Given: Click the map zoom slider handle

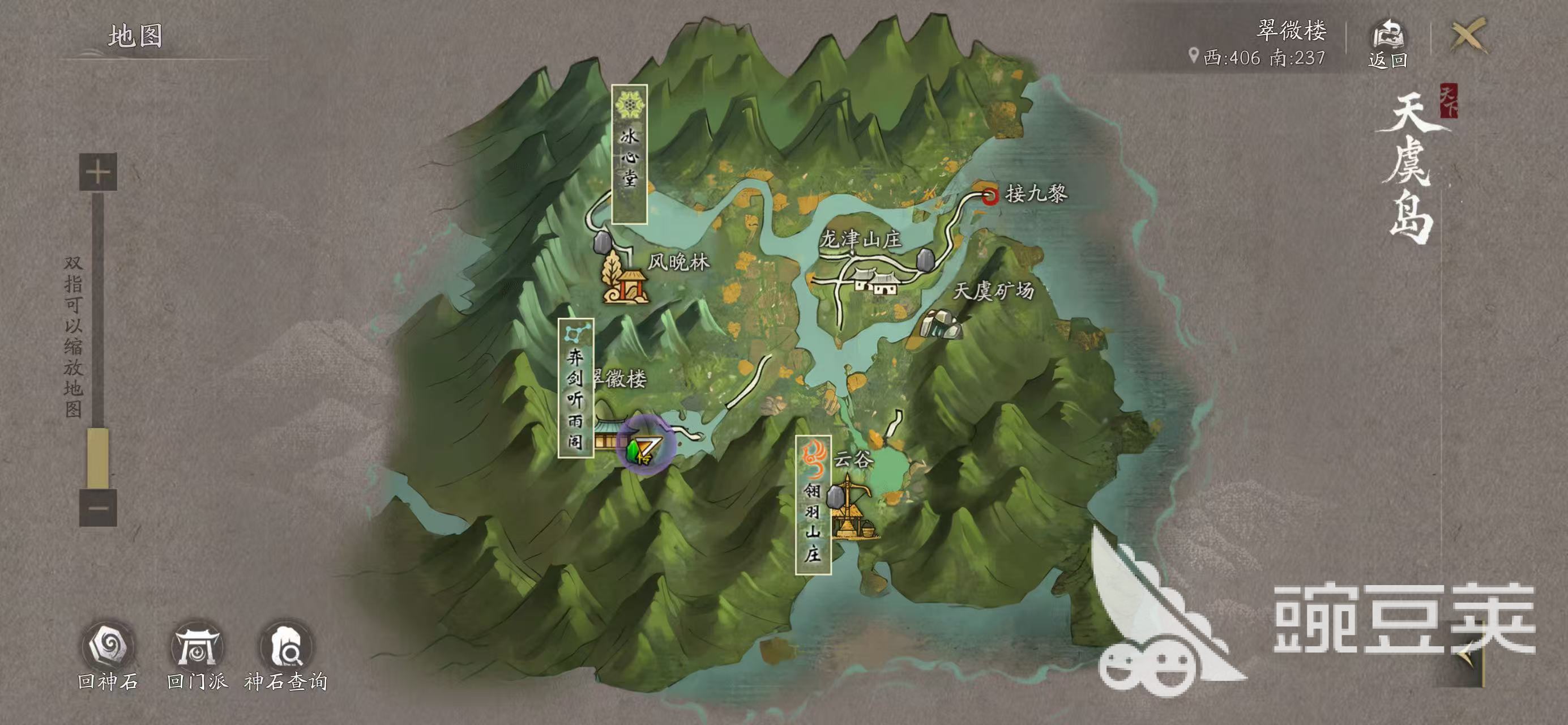Looking at the screenshot, I should click(x=98, y=457).
